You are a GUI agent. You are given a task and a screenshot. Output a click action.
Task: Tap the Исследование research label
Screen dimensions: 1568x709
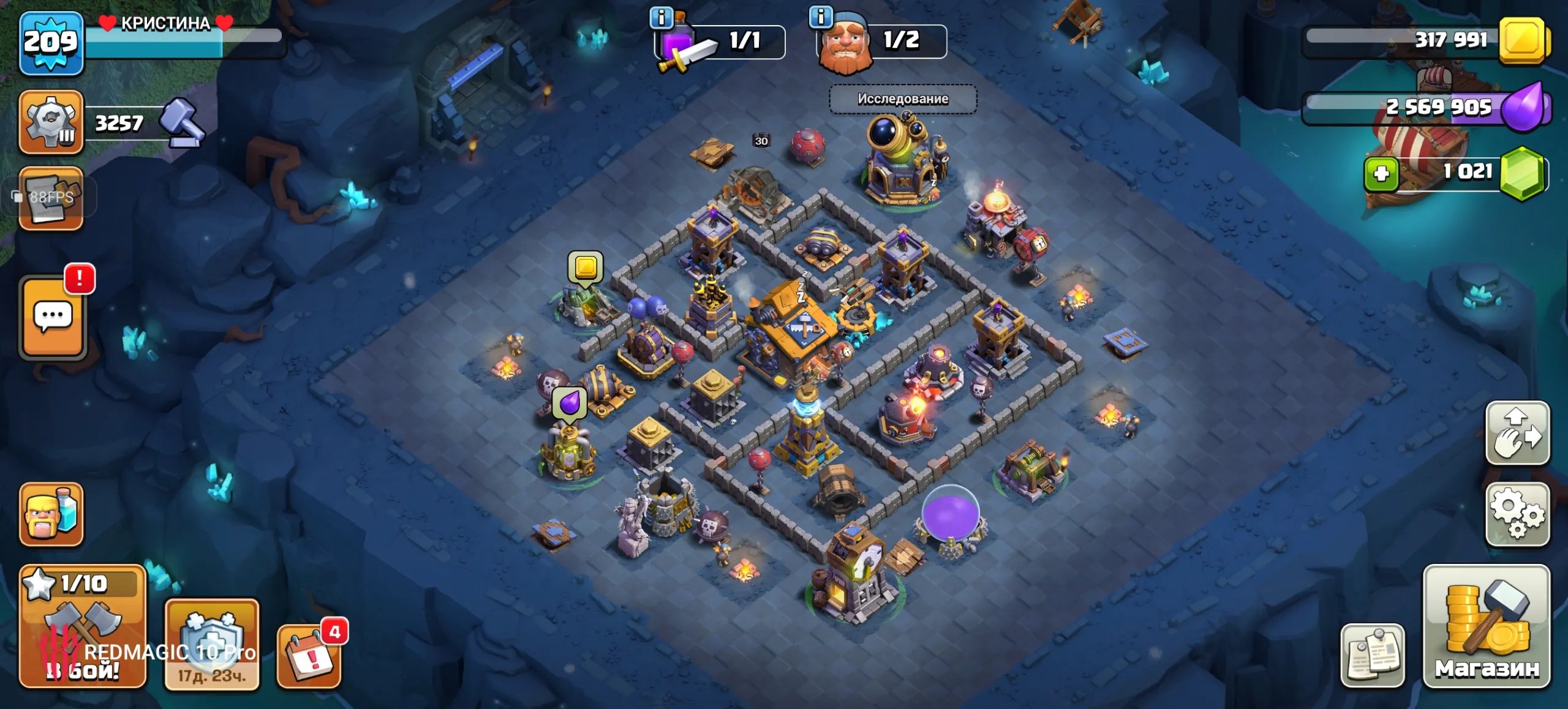pyautogui.click(x=902, y=99)
